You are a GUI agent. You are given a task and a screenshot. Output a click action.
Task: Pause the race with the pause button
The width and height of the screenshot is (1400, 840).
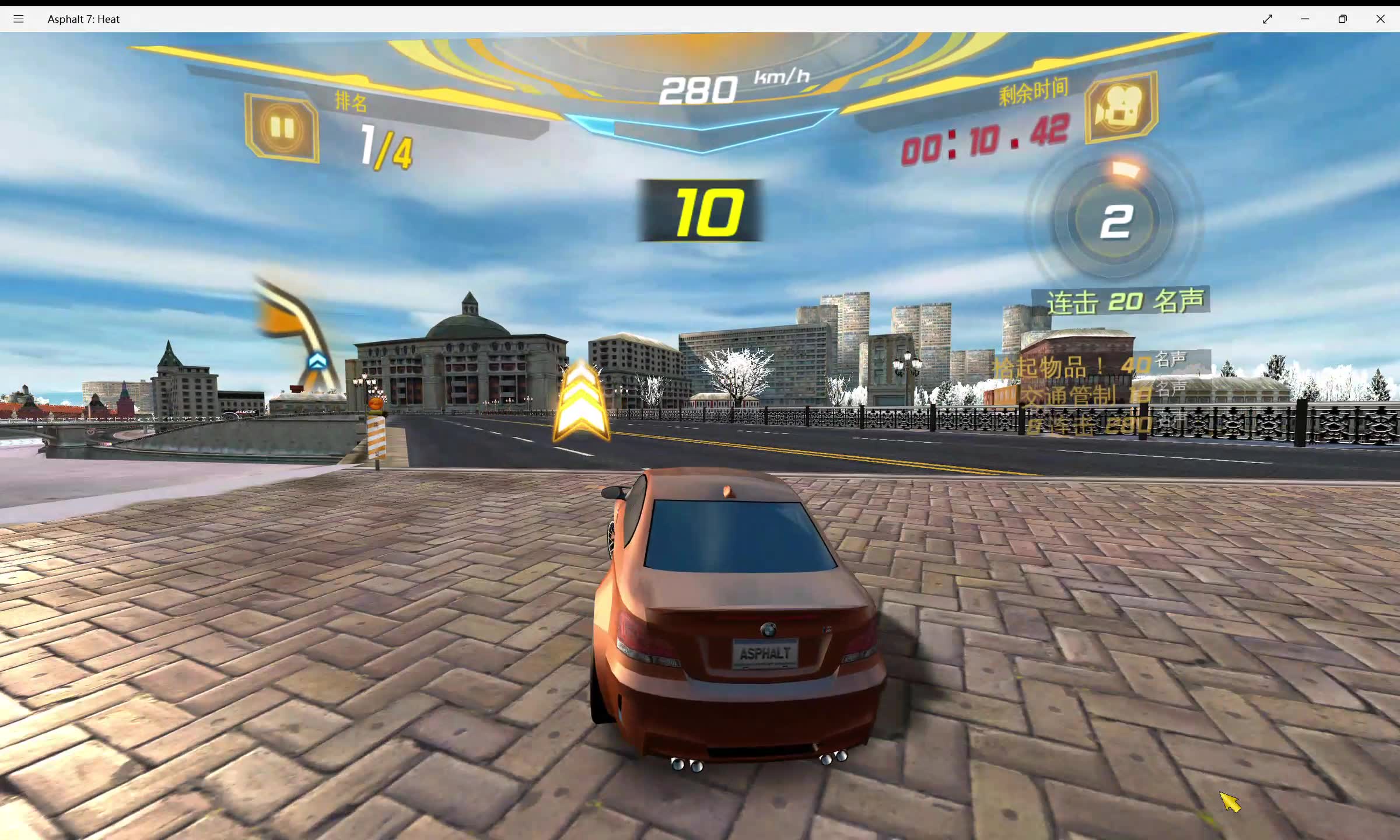point(282,127)
